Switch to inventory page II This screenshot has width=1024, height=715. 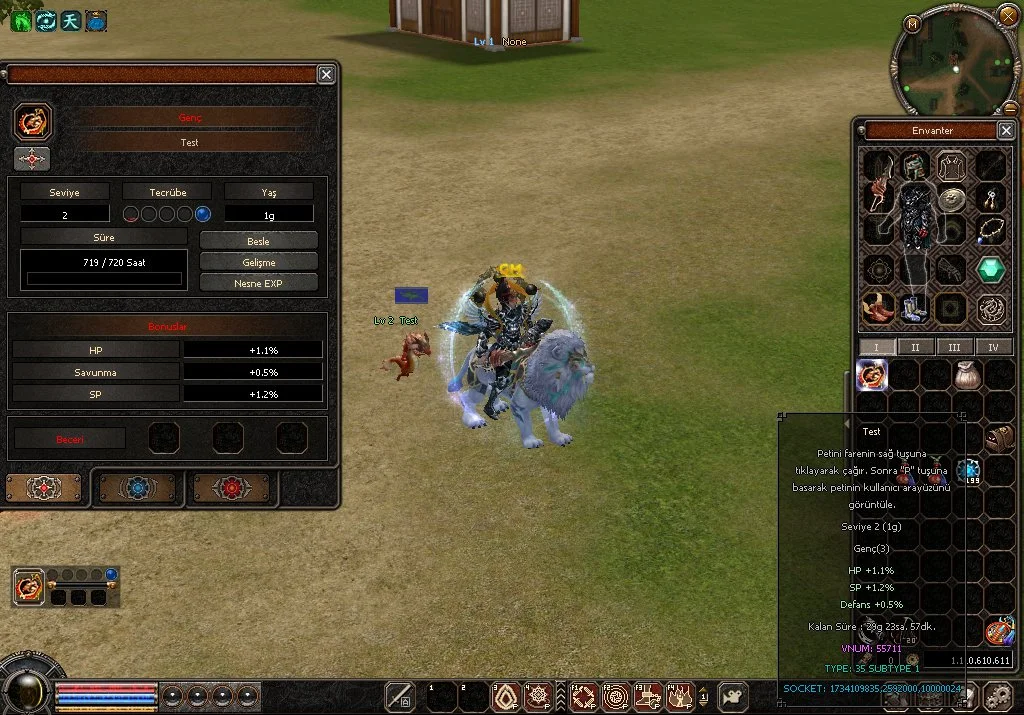pos(914,347)
